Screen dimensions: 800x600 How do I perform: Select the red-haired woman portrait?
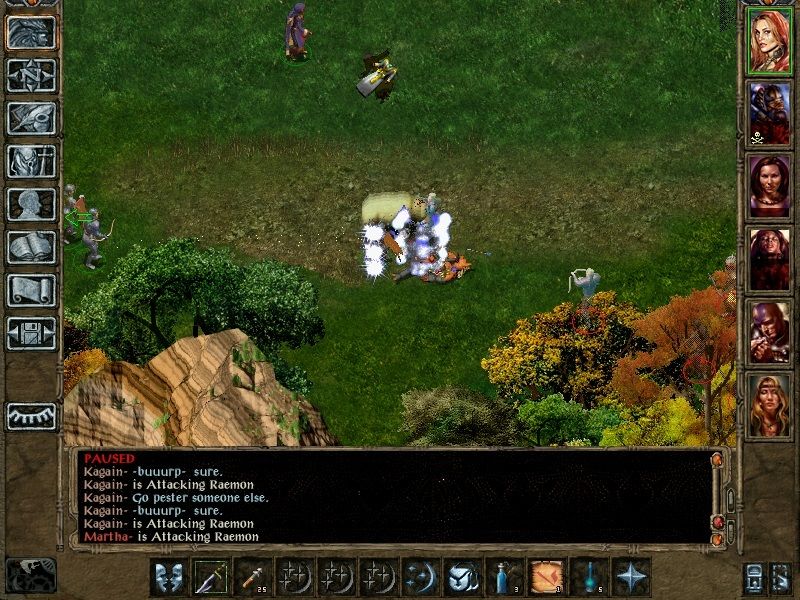(769, 43)
